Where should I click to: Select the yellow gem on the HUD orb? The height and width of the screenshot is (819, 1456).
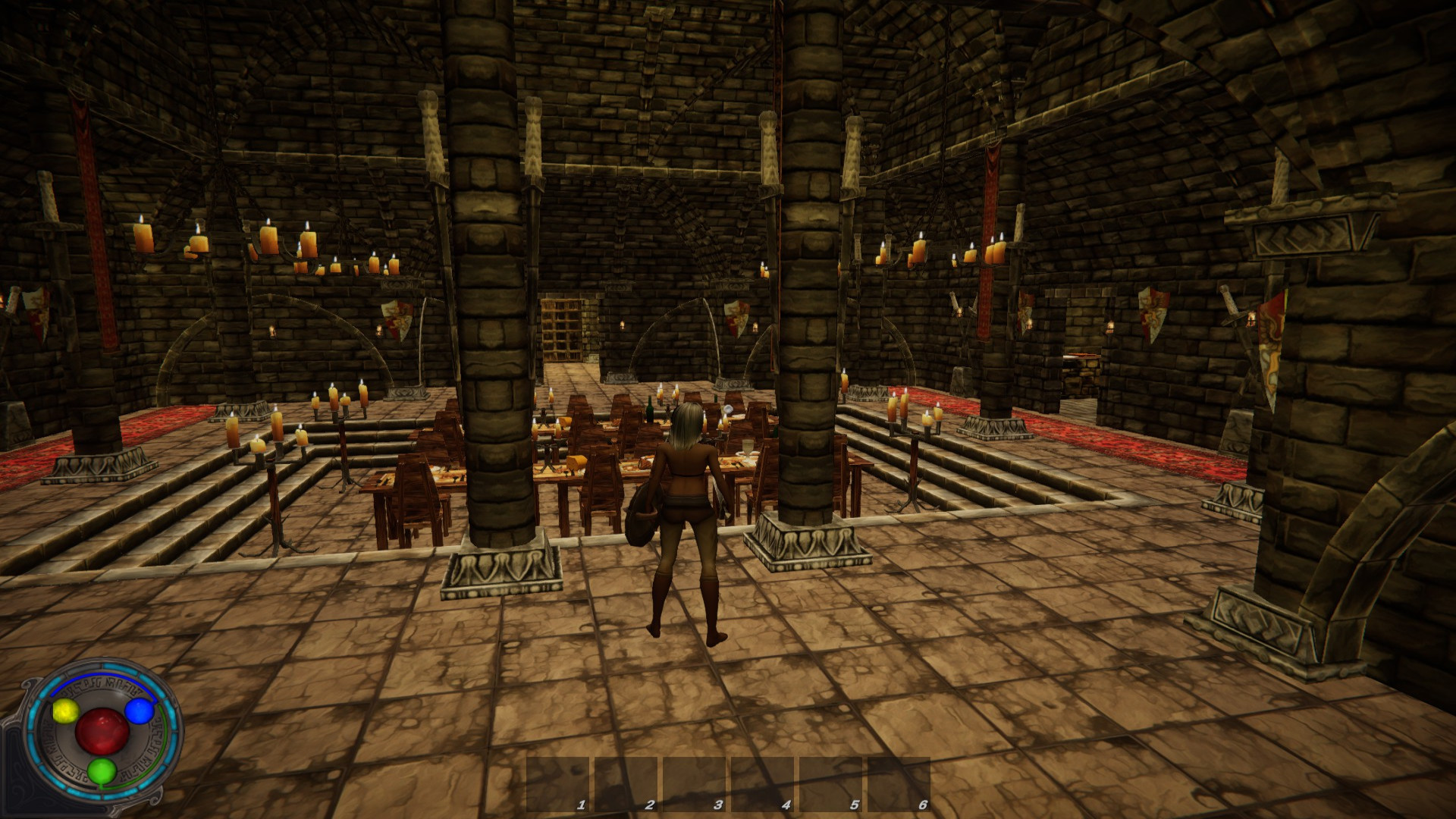pos(66,711)
